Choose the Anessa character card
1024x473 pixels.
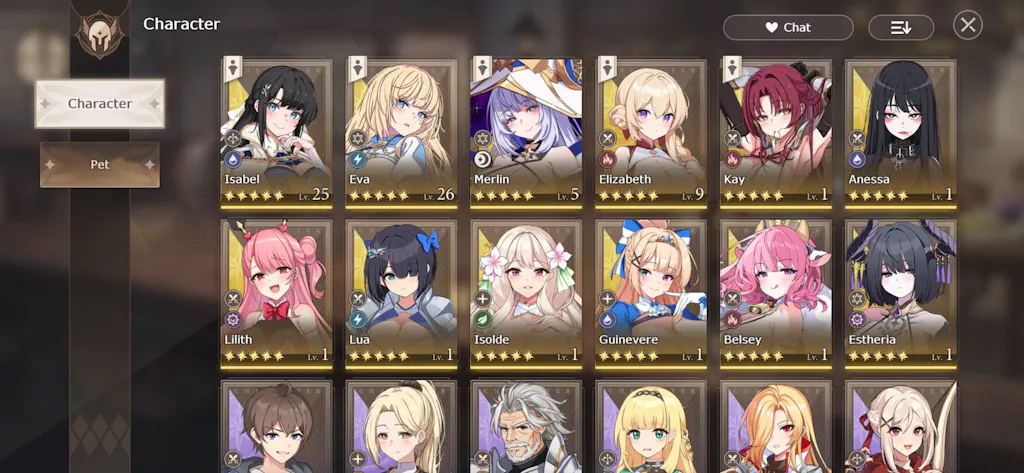[900, 132]
